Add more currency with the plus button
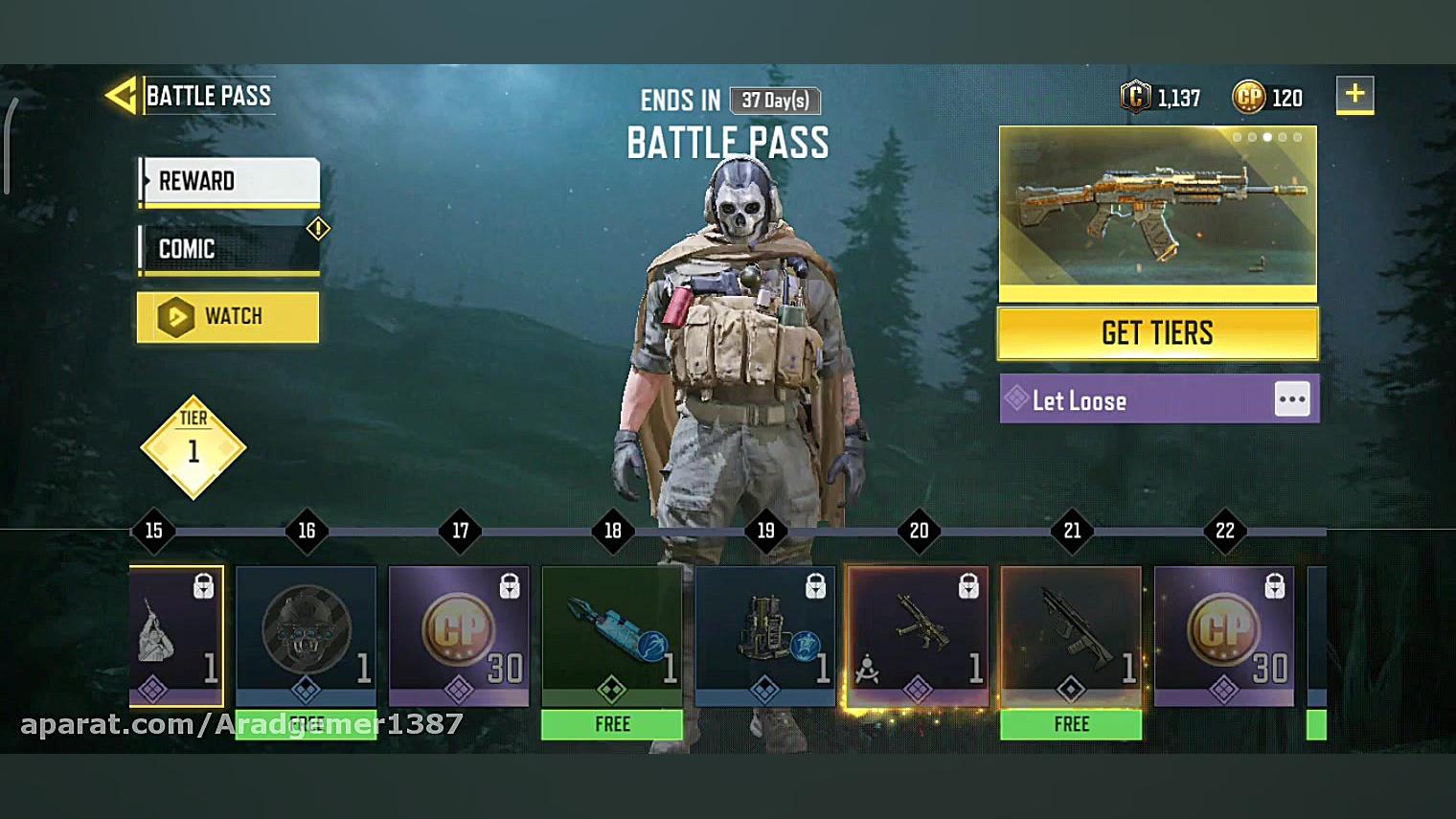Screen dimensions: 1456x819 (x=1354, y=95)
